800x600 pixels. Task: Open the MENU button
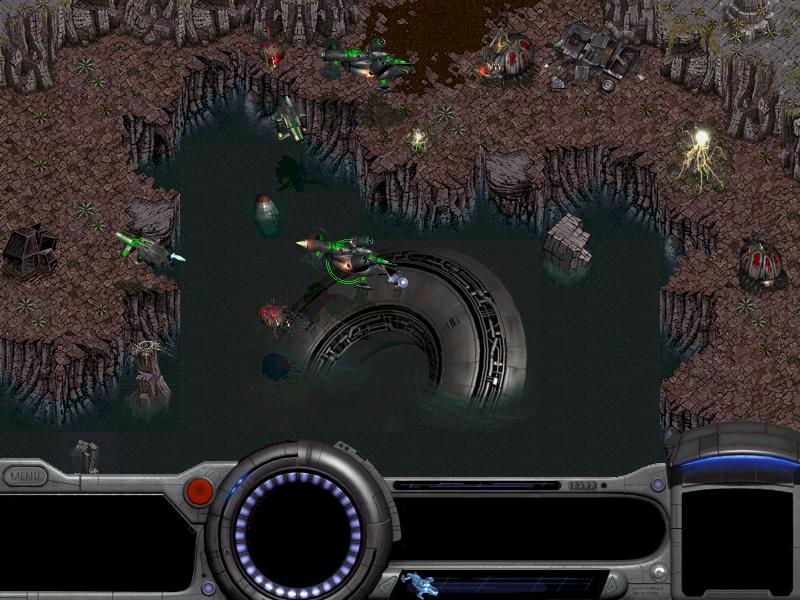pyautogui.click(x=24, y=477)
